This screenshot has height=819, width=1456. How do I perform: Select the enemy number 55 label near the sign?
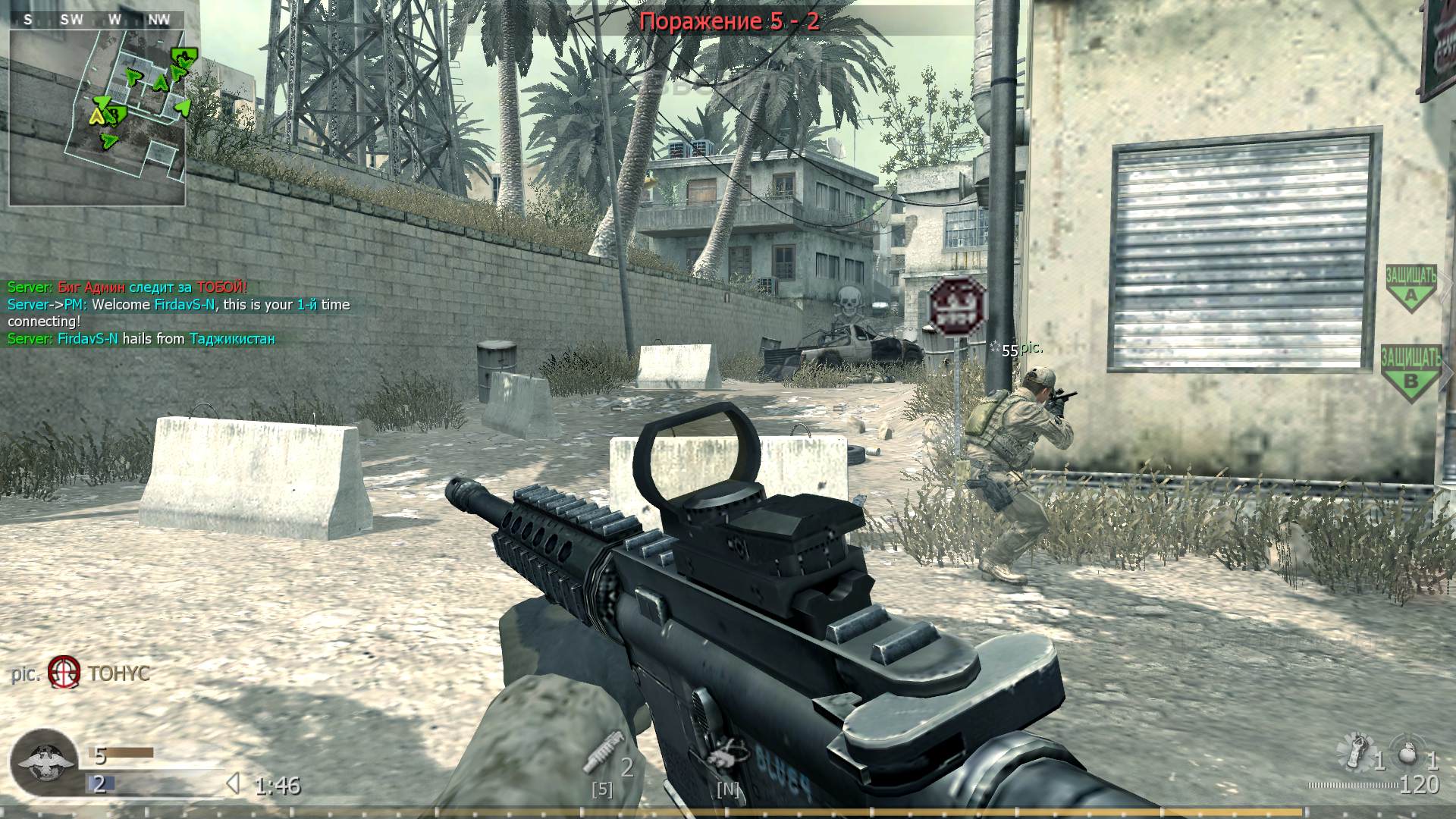click(1011, 350)
